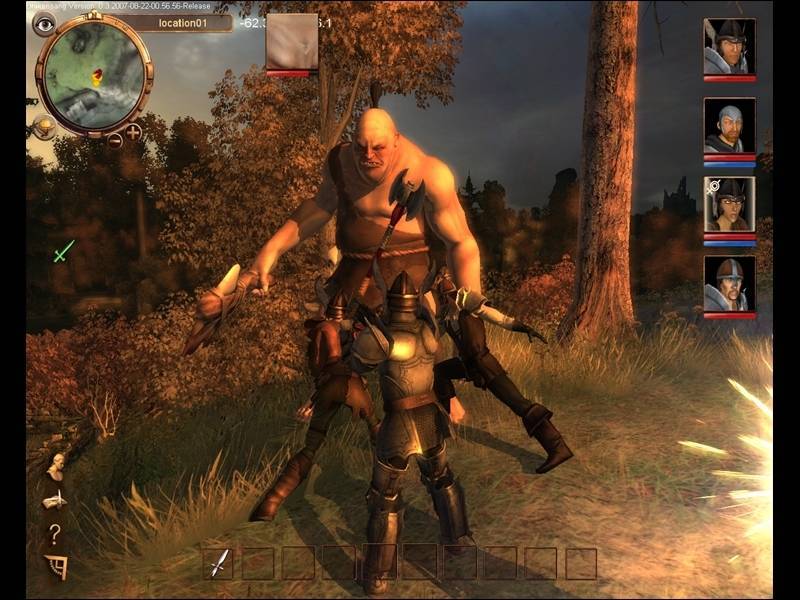Click the set-square options icon
The height and width of the screenshot is (600, 800).
(56, 567)
